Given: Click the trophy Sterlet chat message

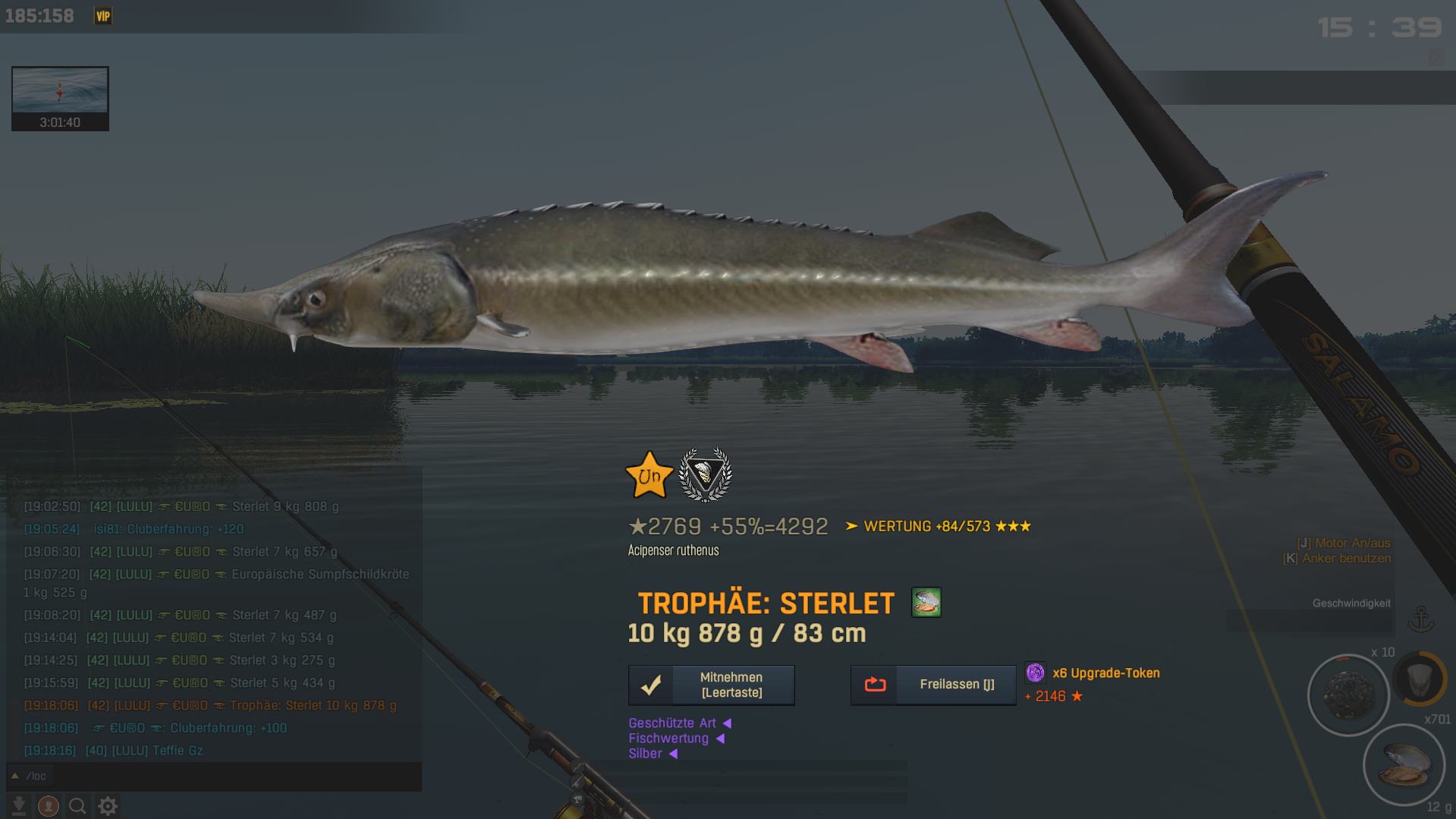Looking at the screenshot, I should point(313,705).
